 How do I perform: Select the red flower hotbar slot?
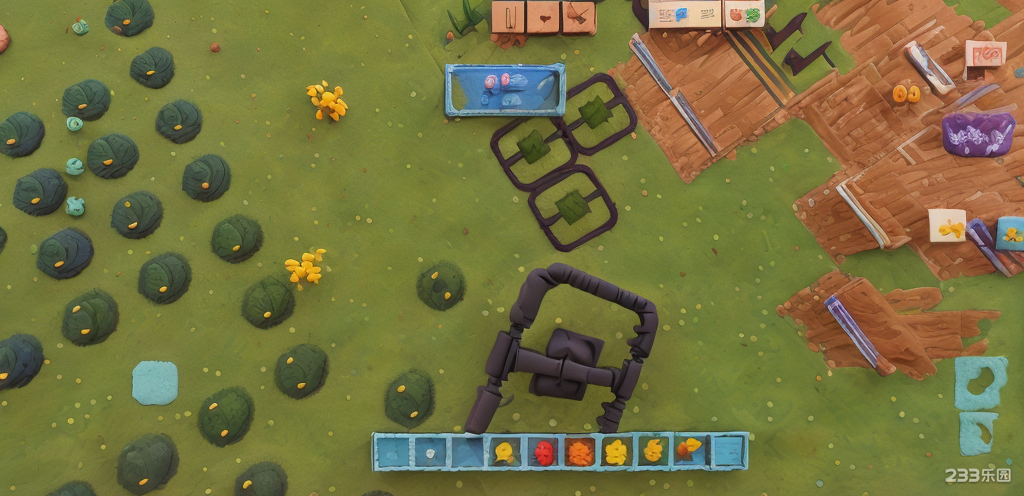(x=543, y=452)
